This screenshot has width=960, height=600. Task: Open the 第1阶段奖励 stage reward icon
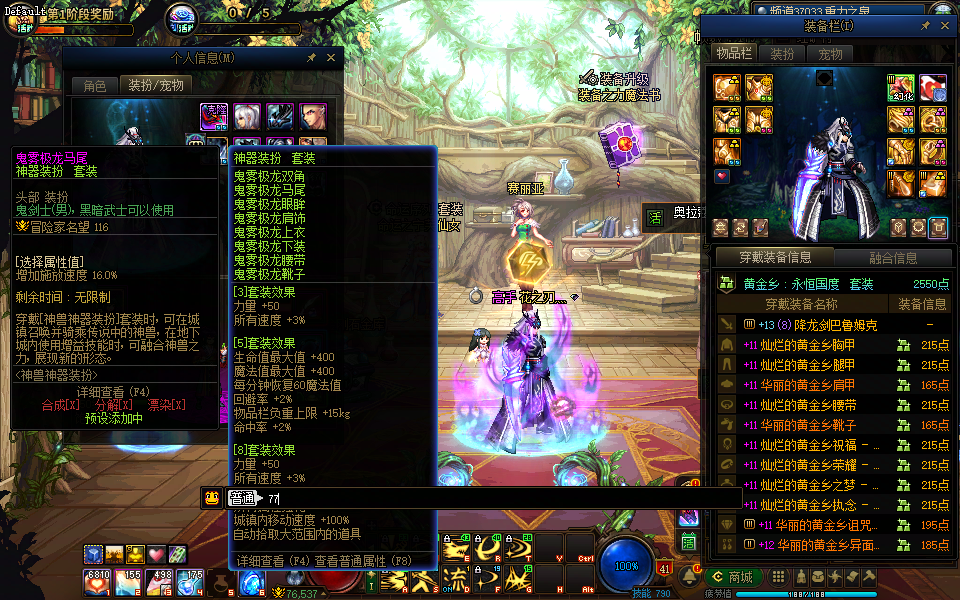click(18, 20)
